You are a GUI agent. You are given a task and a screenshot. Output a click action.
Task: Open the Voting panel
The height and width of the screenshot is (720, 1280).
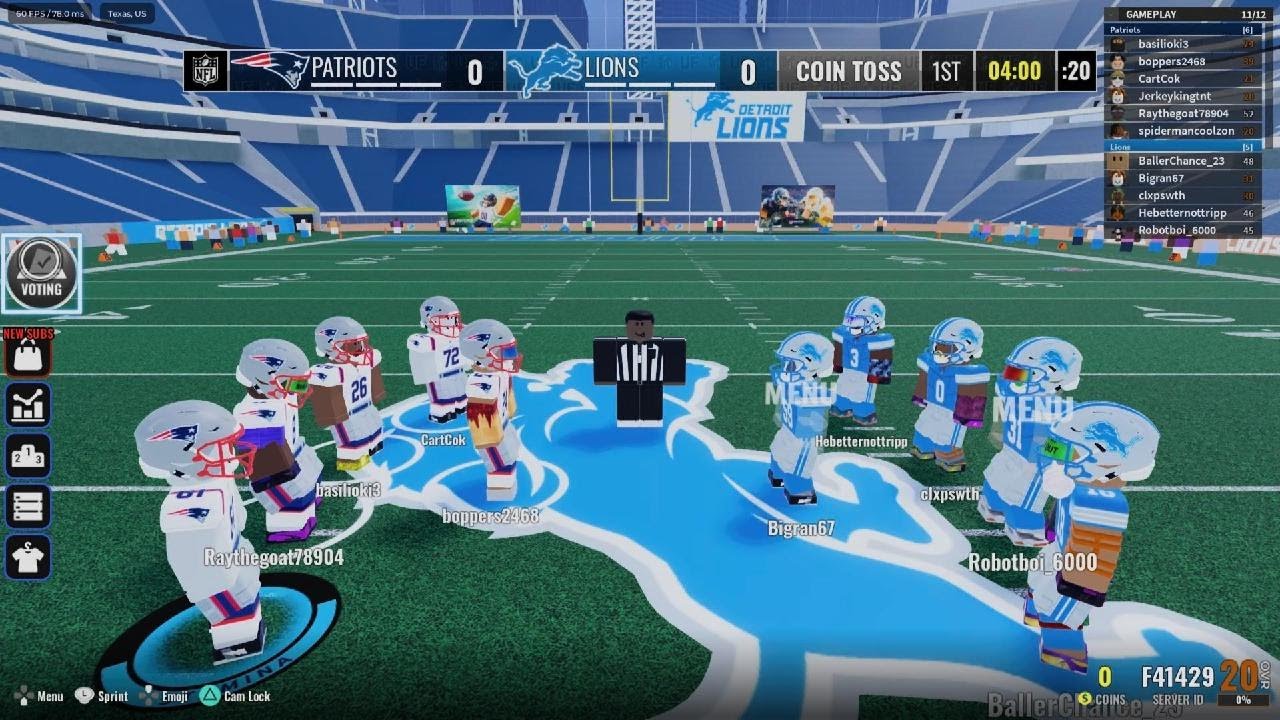click(x=41, y=274)
